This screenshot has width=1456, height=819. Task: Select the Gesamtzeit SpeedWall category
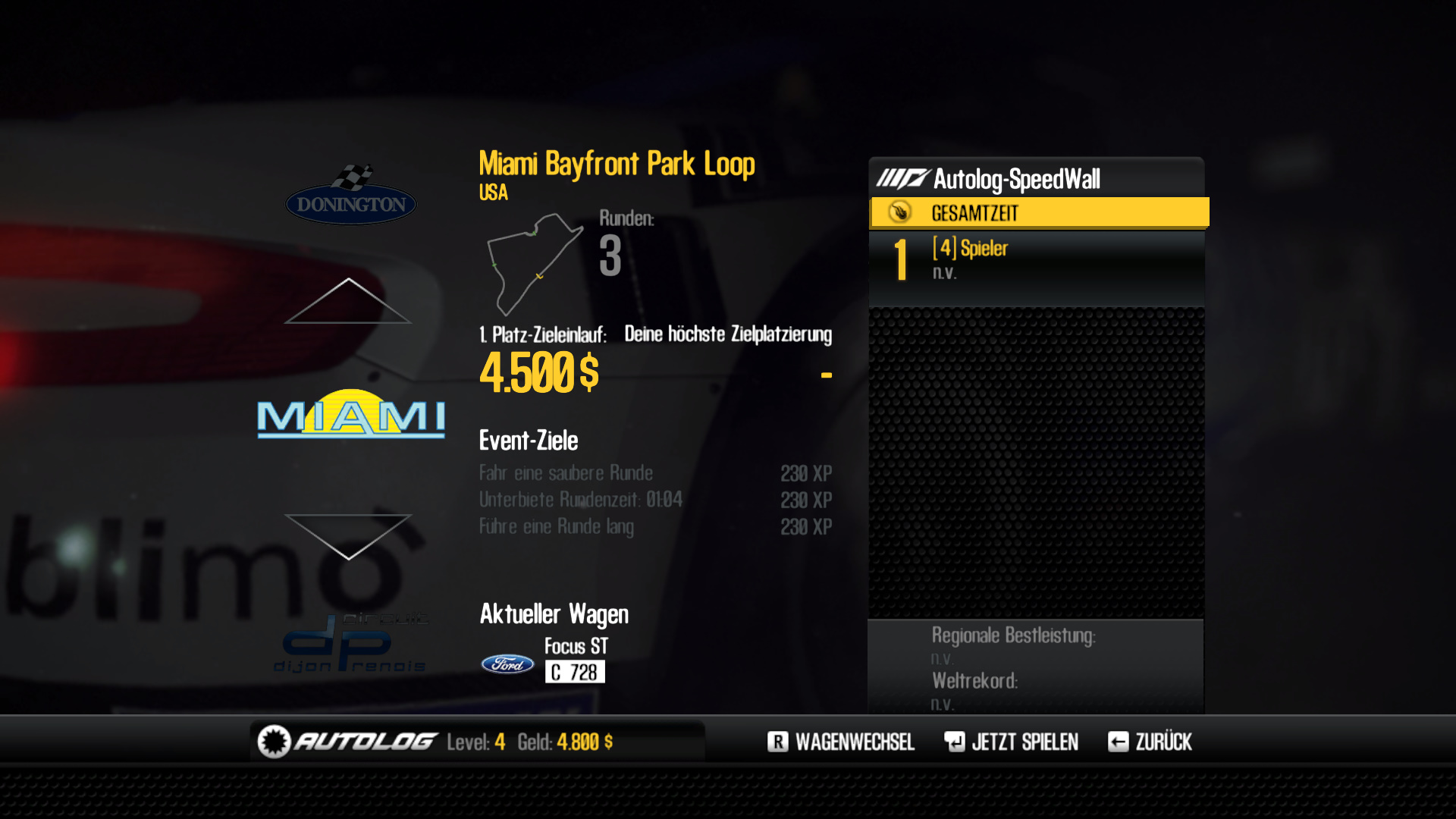point(1039,213)
